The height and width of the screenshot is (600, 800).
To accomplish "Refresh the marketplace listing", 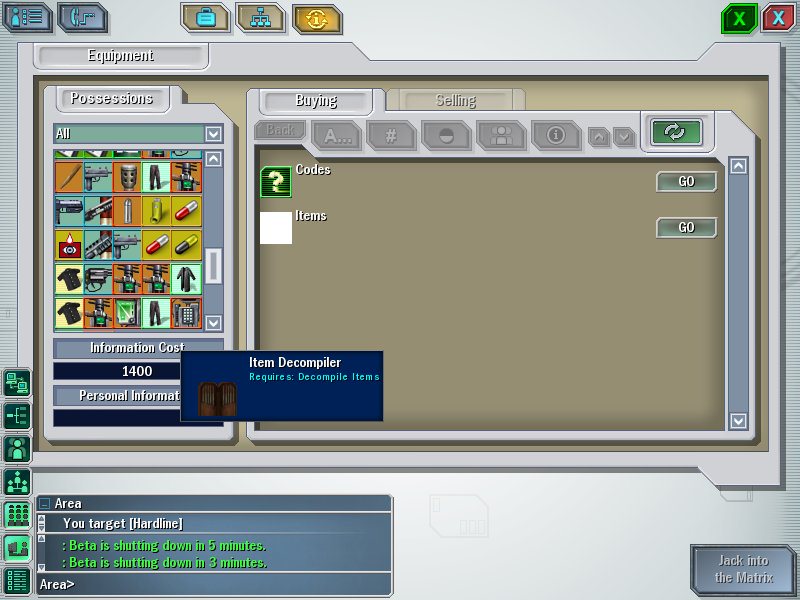I will click(x=675, y=132).
